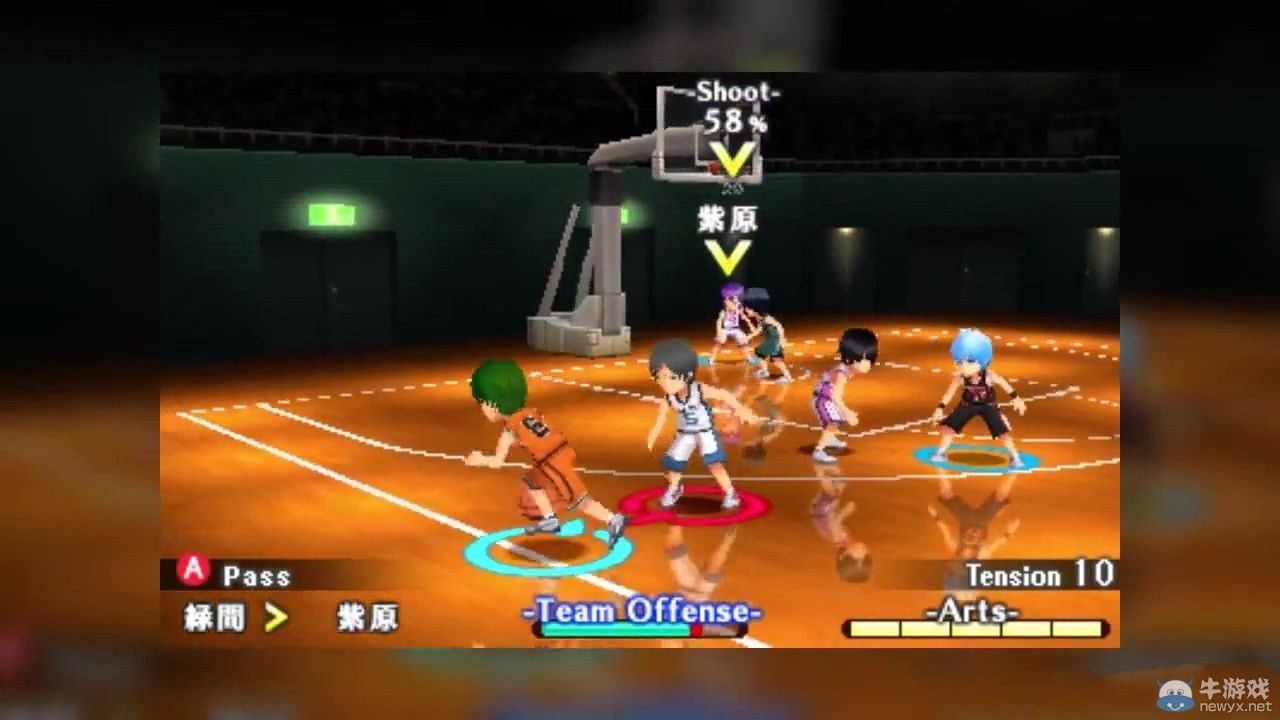Viewport: 1280px width, 720px height.
Task: Select 緑間 in the Pass bar
Action: pyautogui.click(x=213, y=618)
